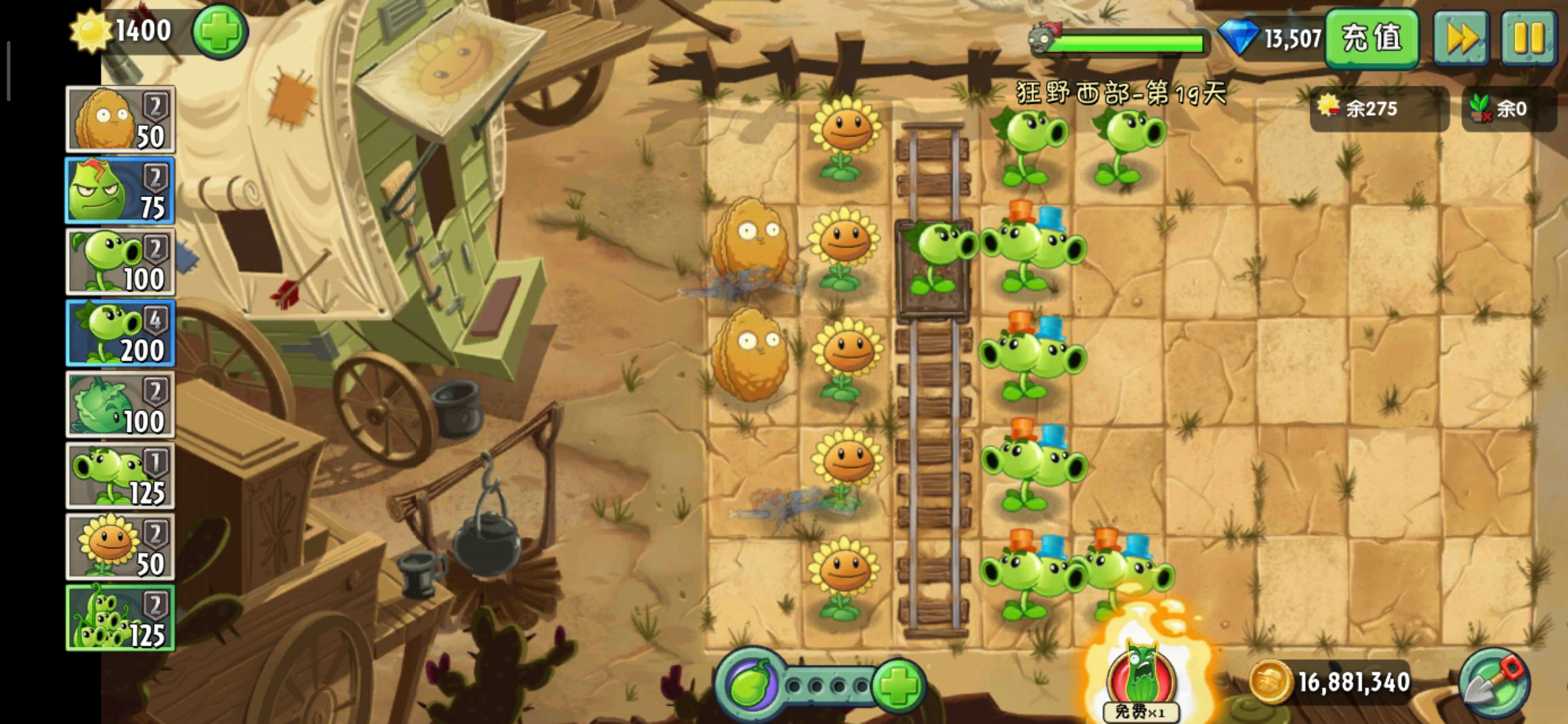Select the Split Pea seed packet

pos(121,476)
